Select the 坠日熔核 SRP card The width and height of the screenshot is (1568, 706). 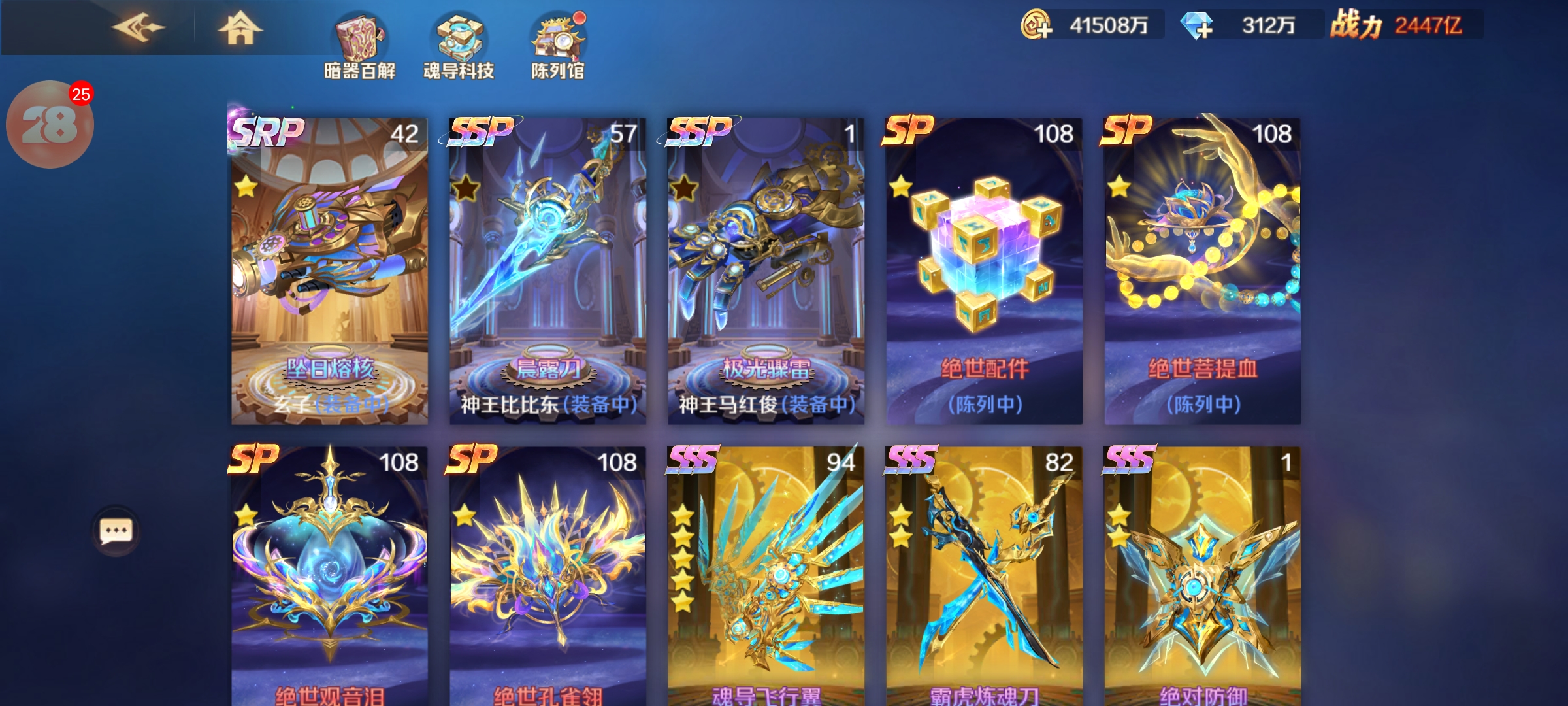pos(329,271)
